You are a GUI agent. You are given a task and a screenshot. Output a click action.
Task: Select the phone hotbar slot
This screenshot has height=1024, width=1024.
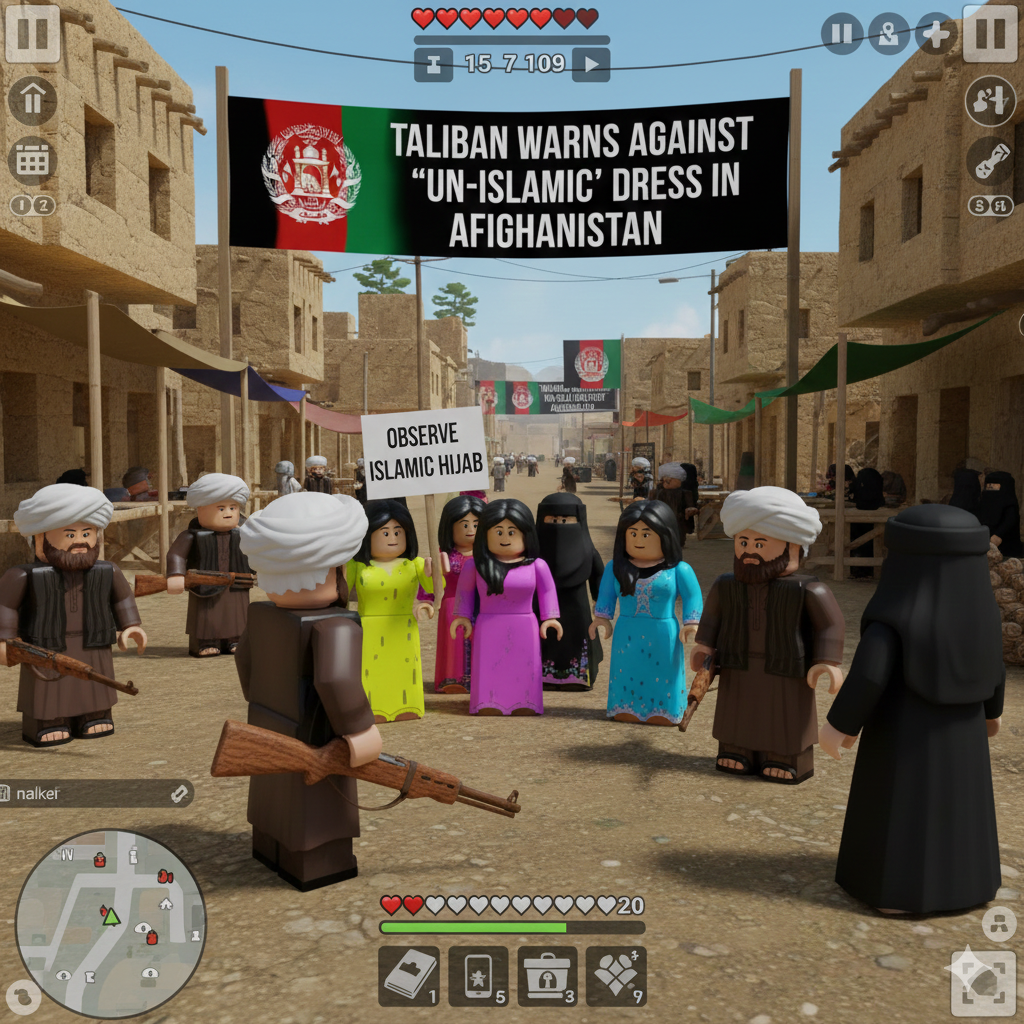click(x=478, y=975)
